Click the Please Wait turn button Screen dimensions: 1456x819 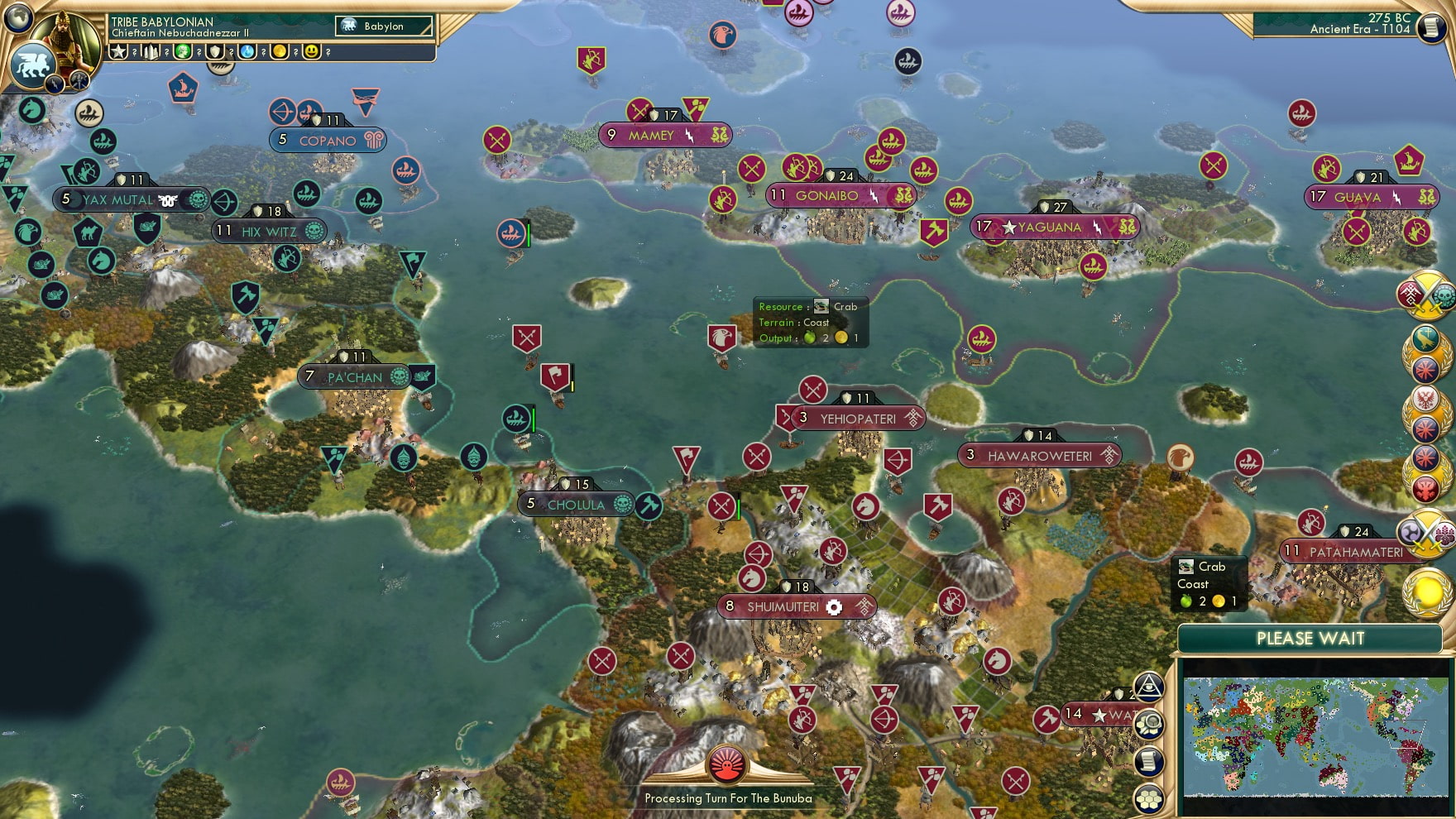(x=1310, y=639)
